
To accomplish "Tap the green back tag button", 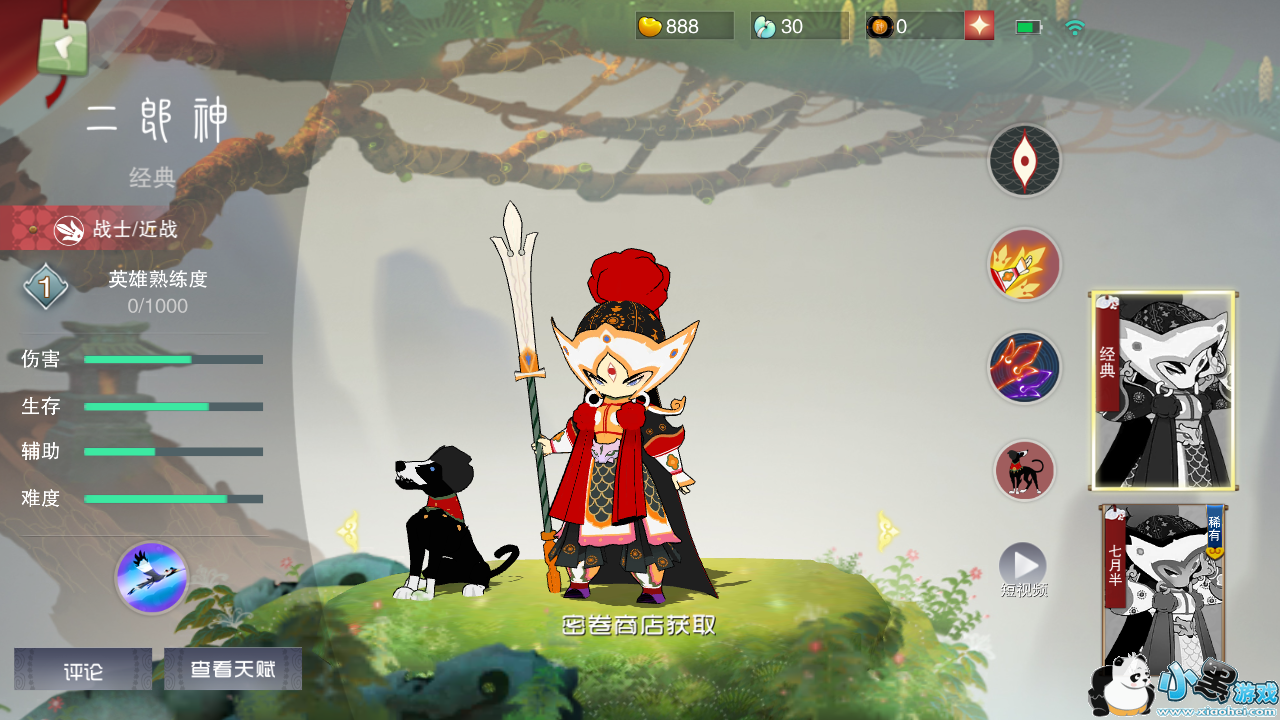I will (x=62, y=45).
